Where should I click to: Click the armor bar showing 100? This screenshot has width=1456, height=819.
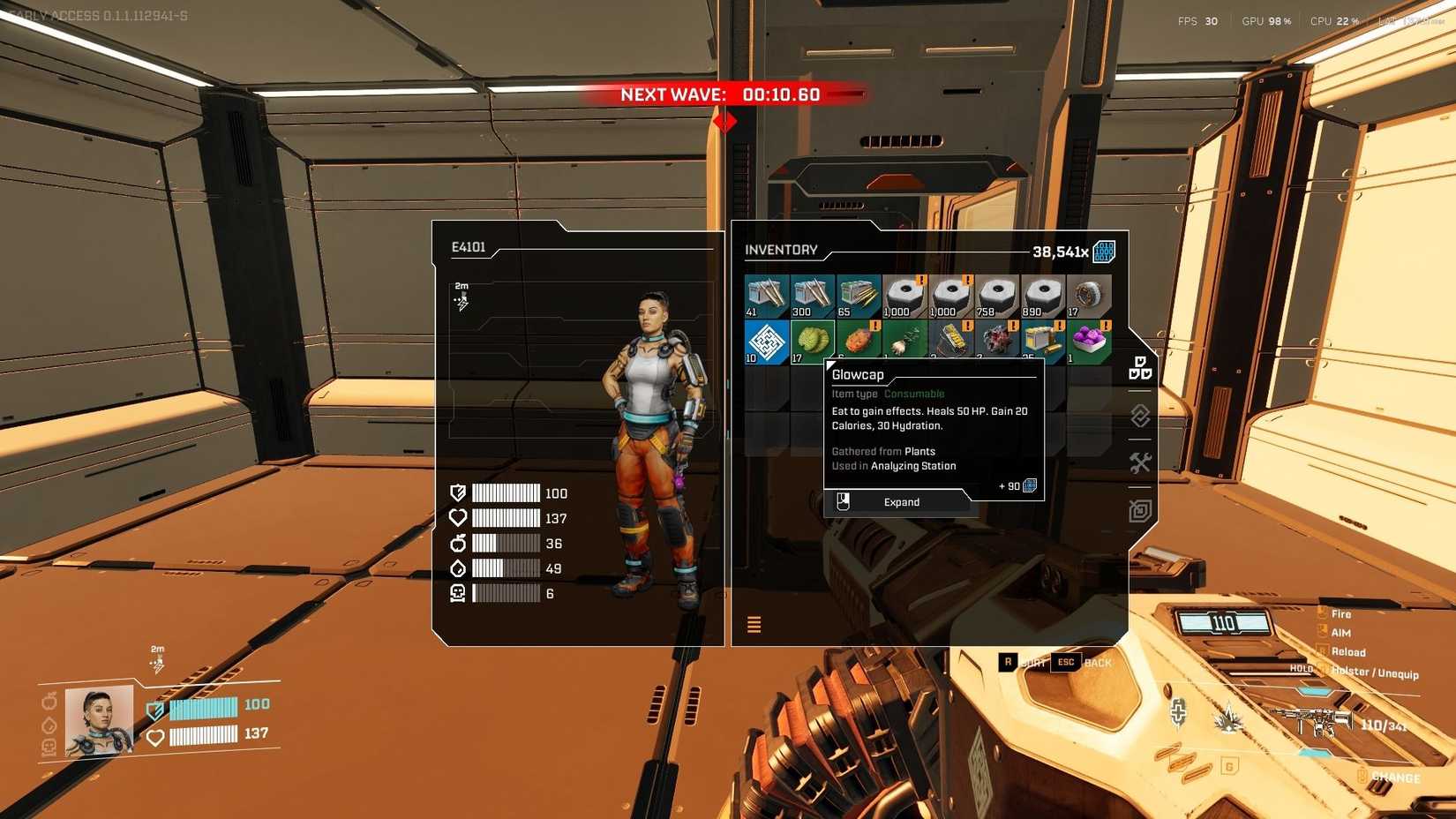pyautogui.click(x=507, y=492)
